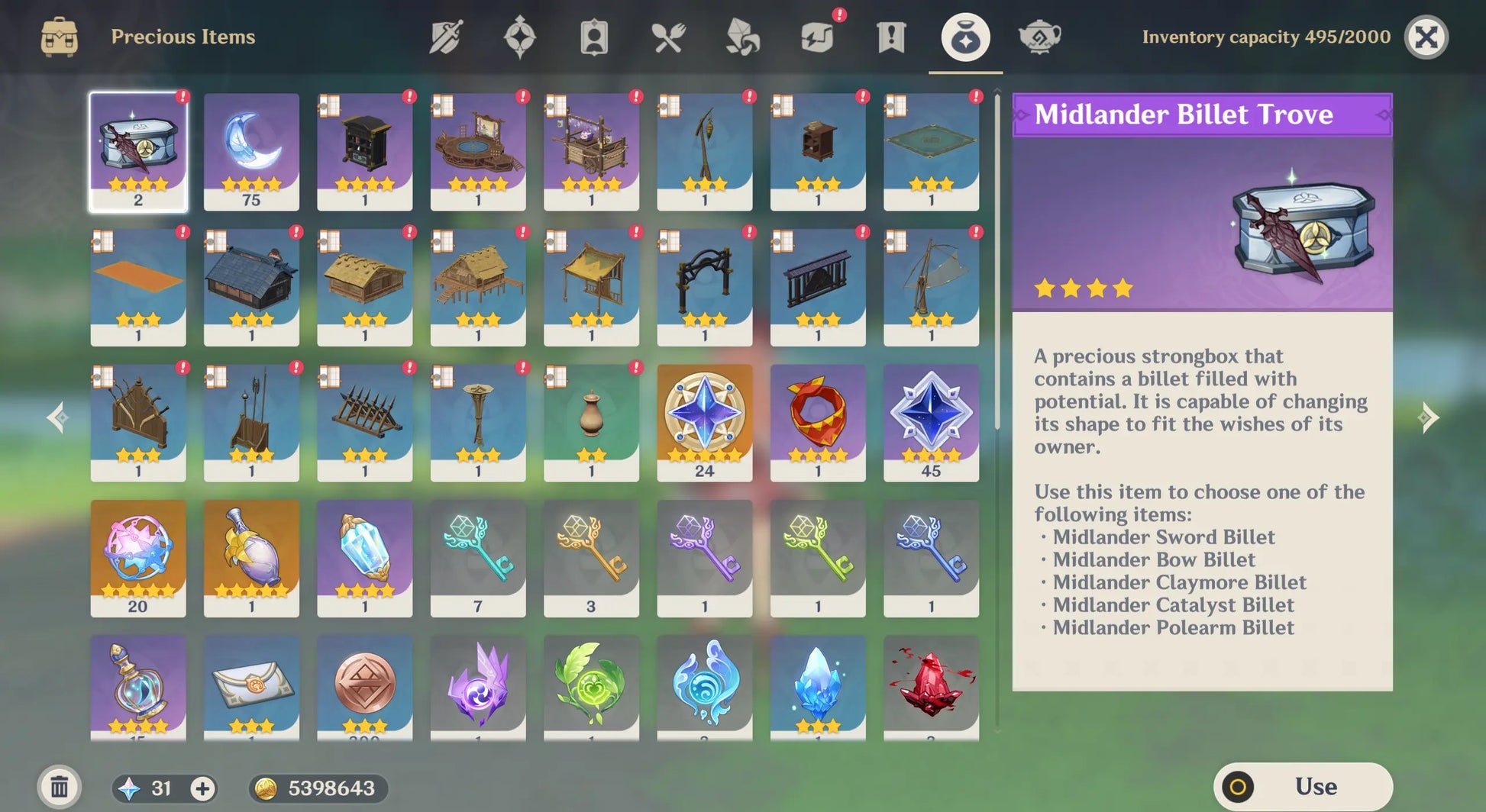Select the red crystal item slot
Screen dimensions: 1486x812
point(931,687)
